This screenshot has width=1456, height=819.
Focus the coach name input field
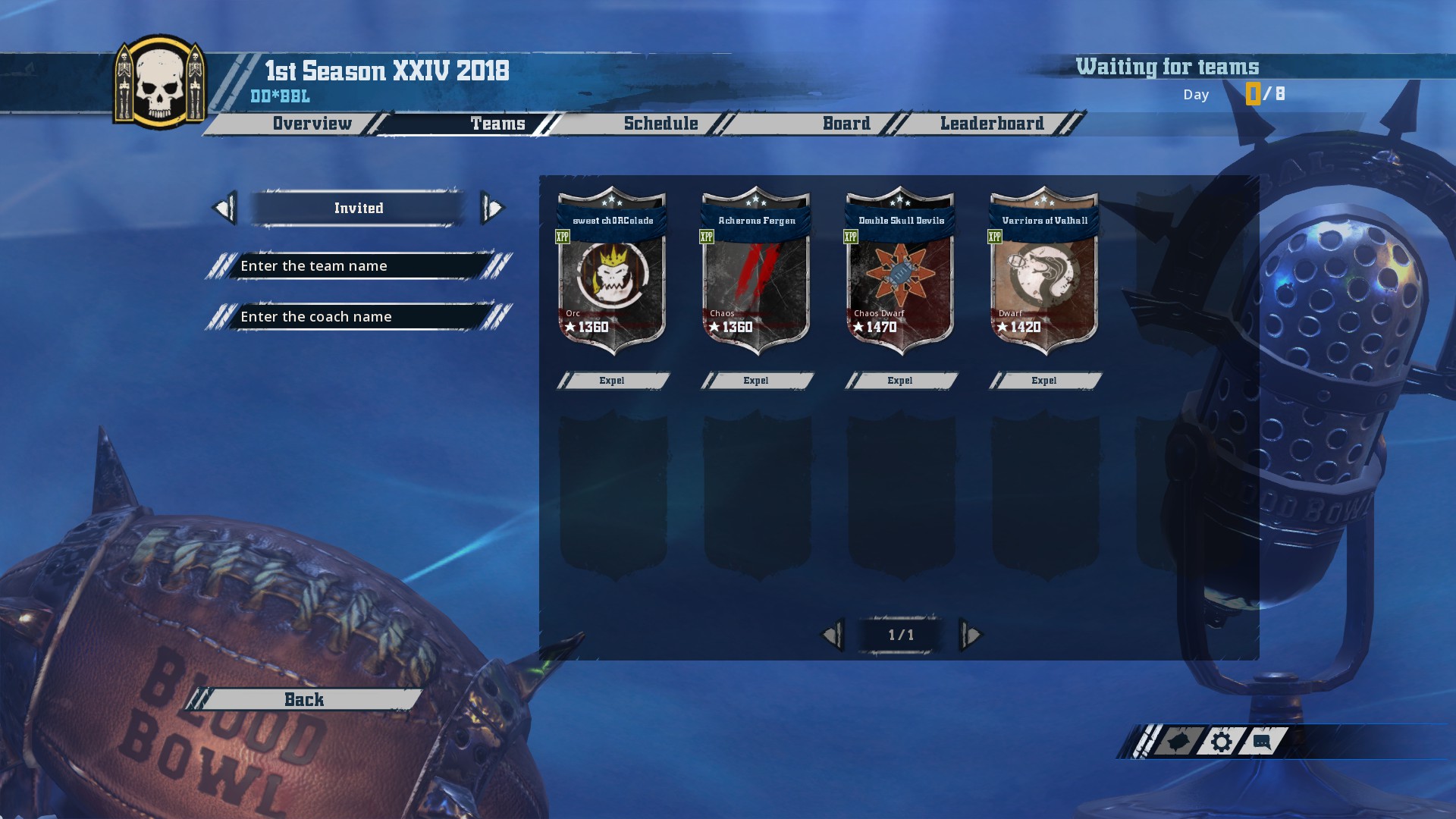356,317
